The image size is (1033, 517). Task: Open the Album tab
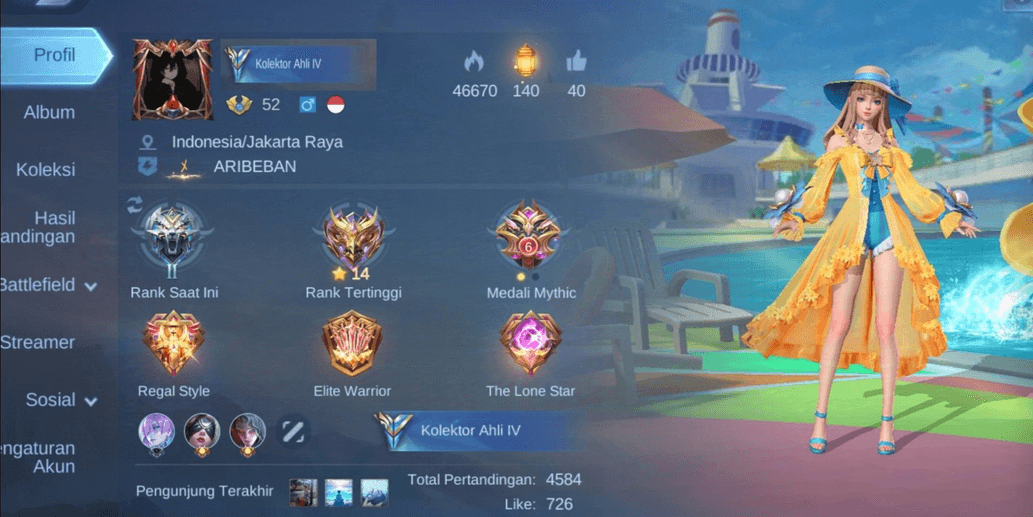49,113
